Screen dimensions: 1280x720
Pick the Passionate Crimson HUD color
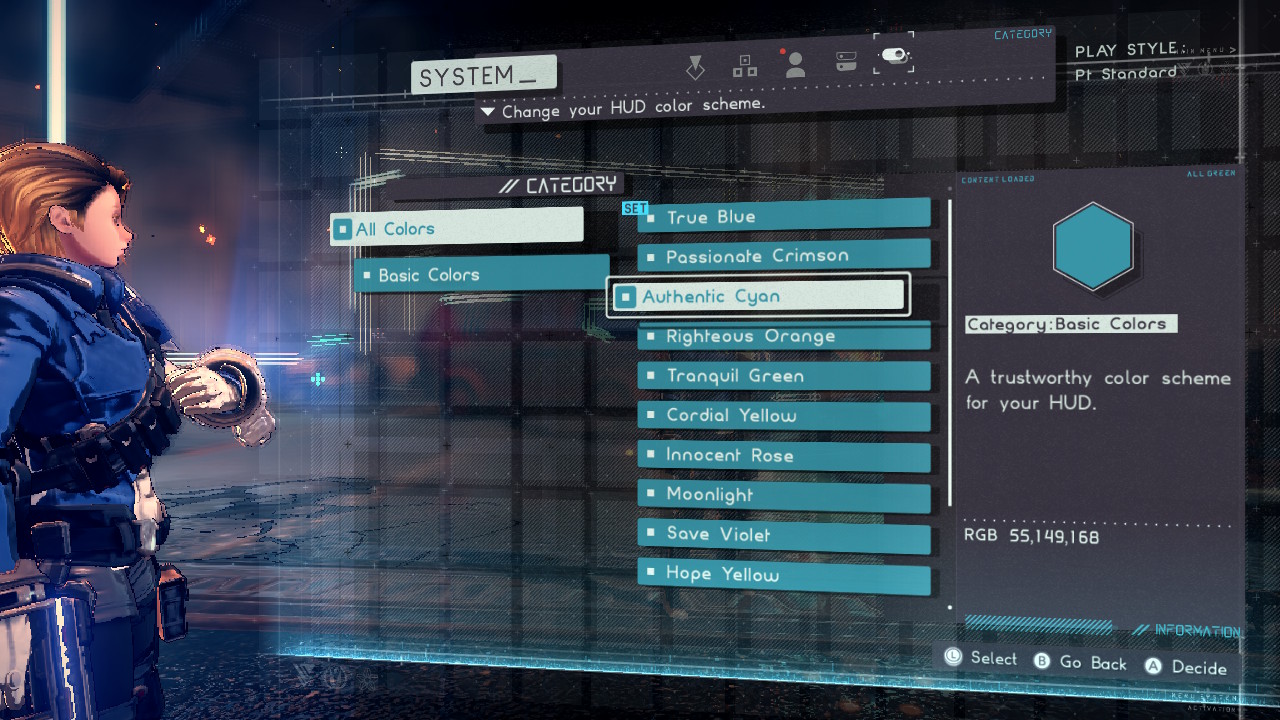click(783, 257)
